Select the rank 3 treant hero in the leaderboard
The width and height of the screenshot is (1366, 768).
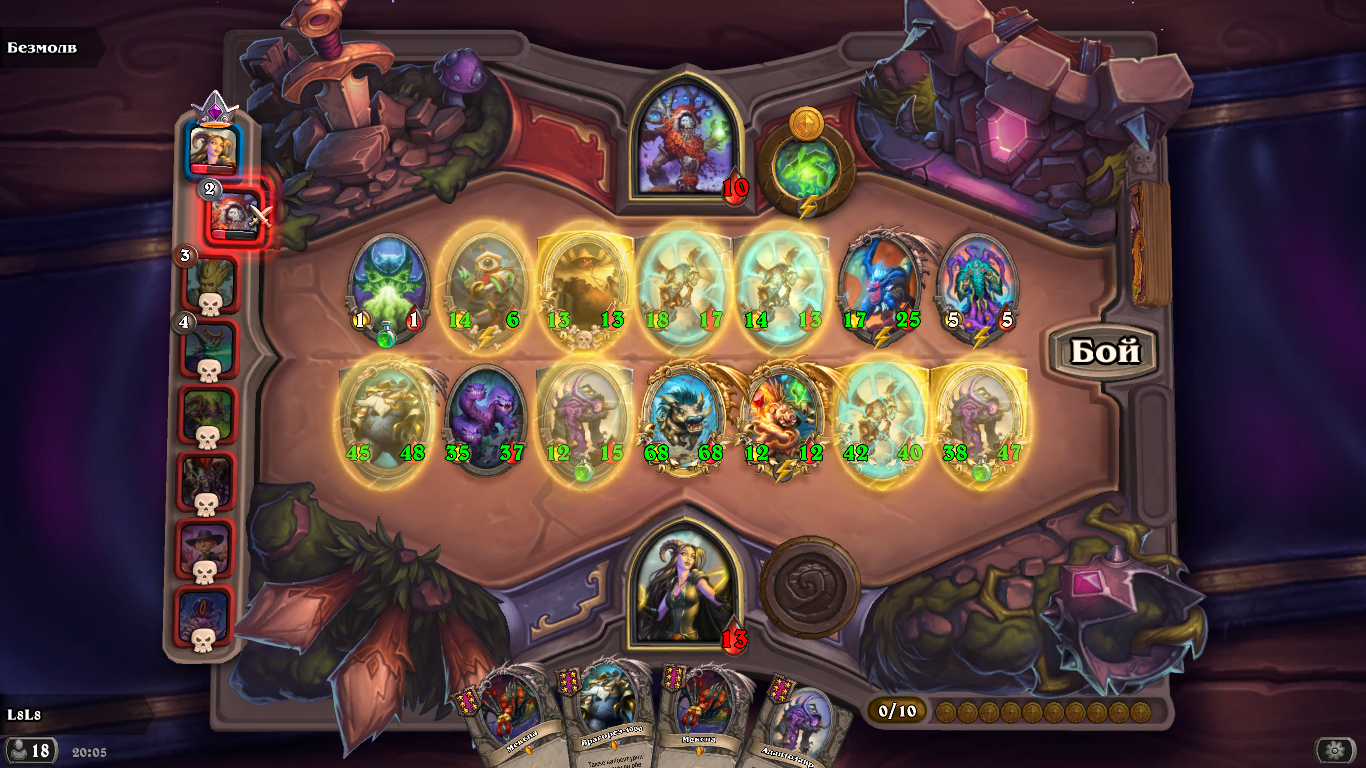click(x=212, y=280)
